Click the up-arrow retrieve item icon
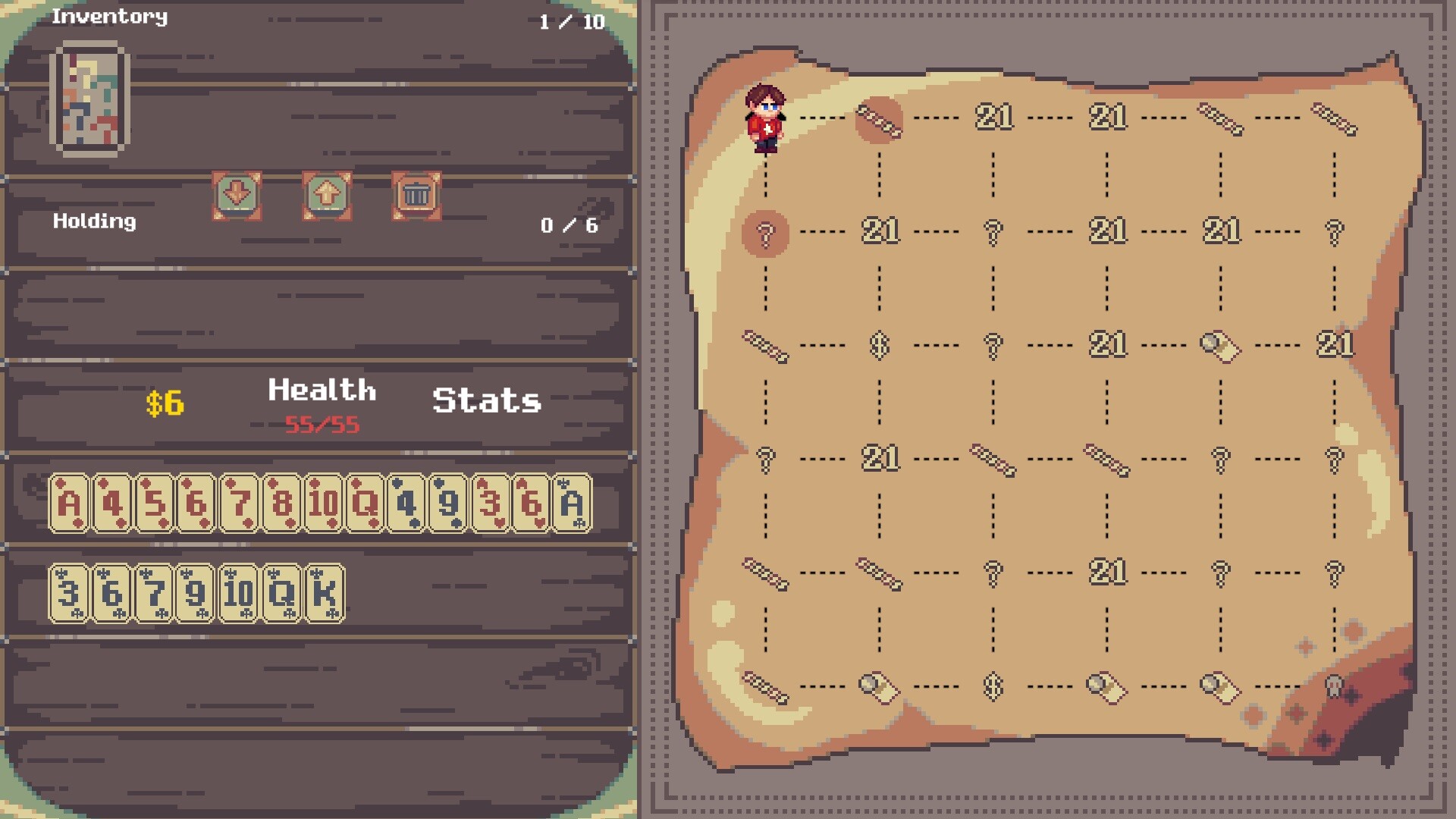This screenshot has height=819, width=1456. 325,195
